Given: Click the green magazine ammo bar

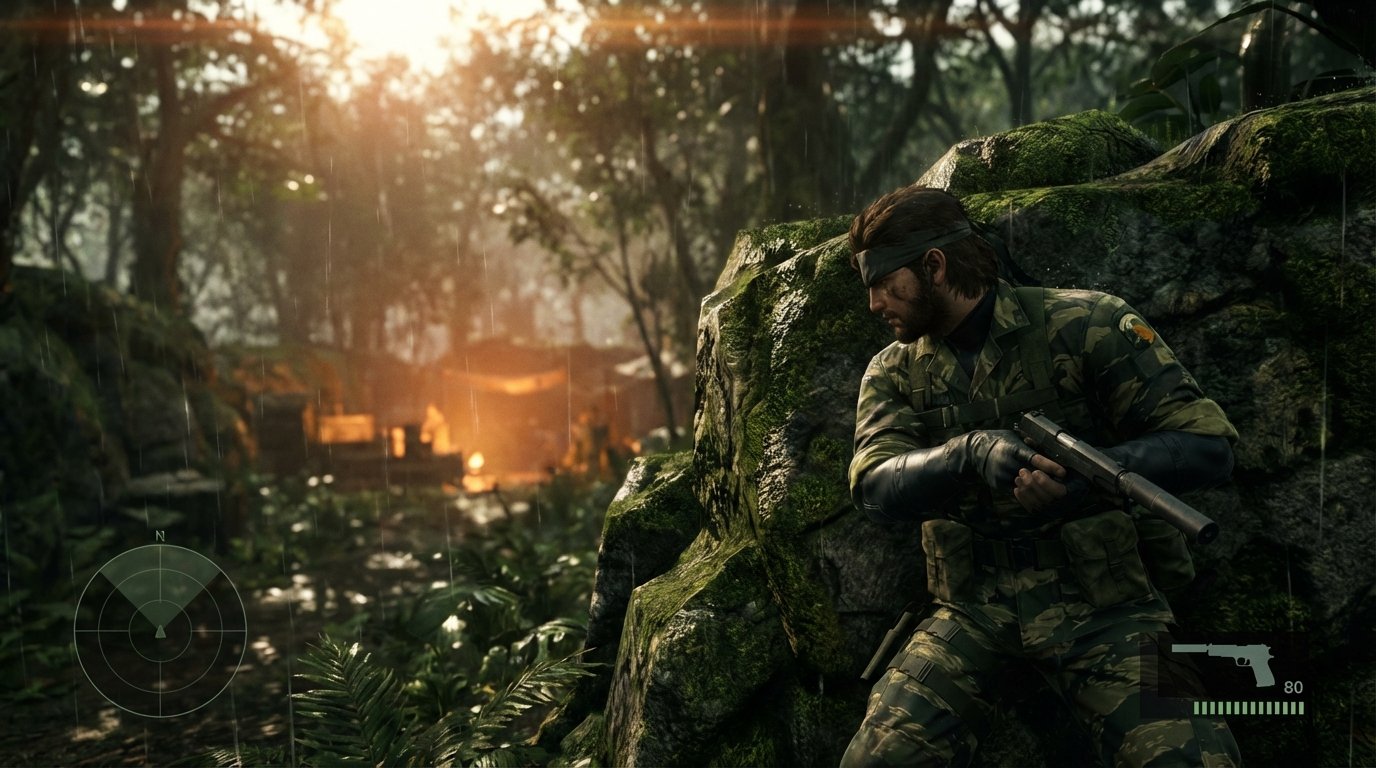Looking at the screenshot, I should [1248, 708].
